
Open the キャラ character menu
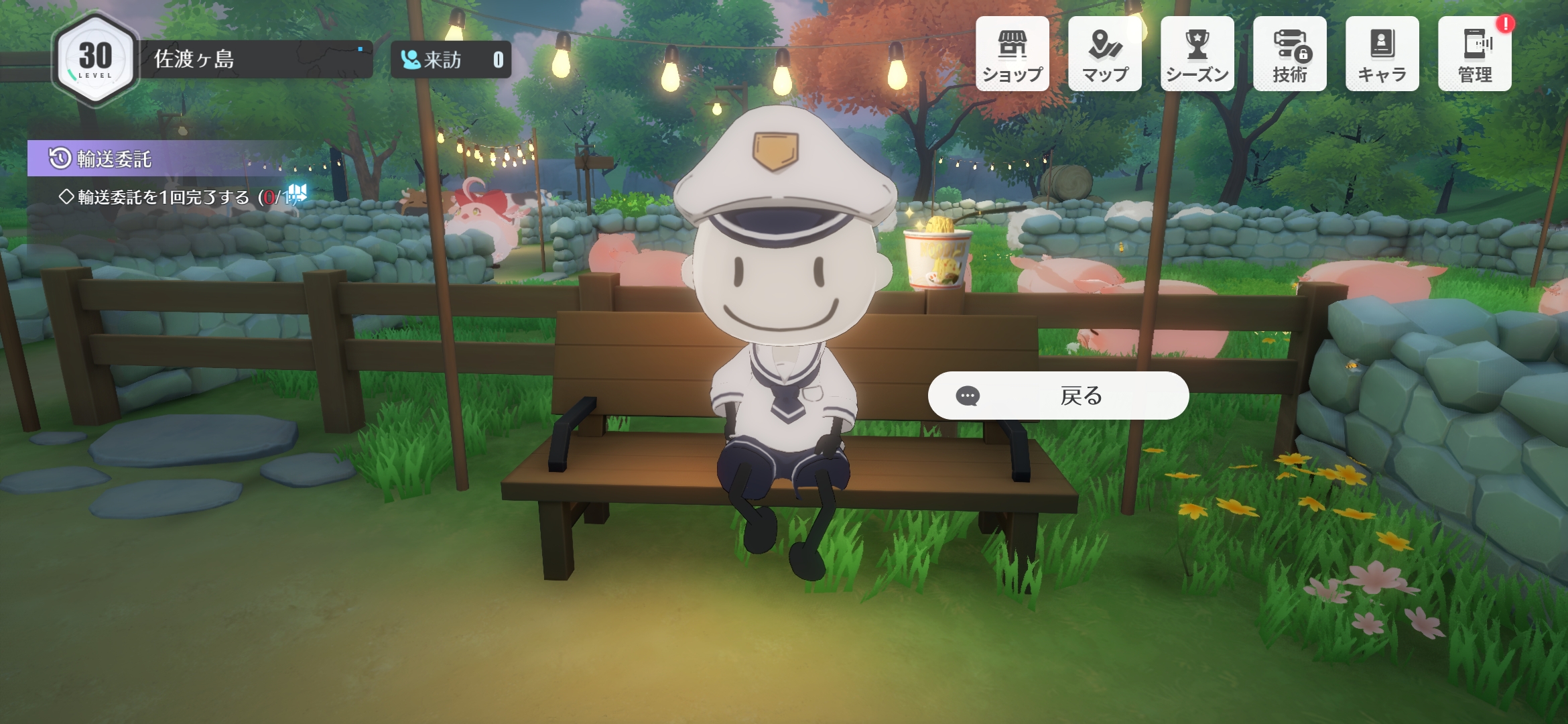point(1382,54)
